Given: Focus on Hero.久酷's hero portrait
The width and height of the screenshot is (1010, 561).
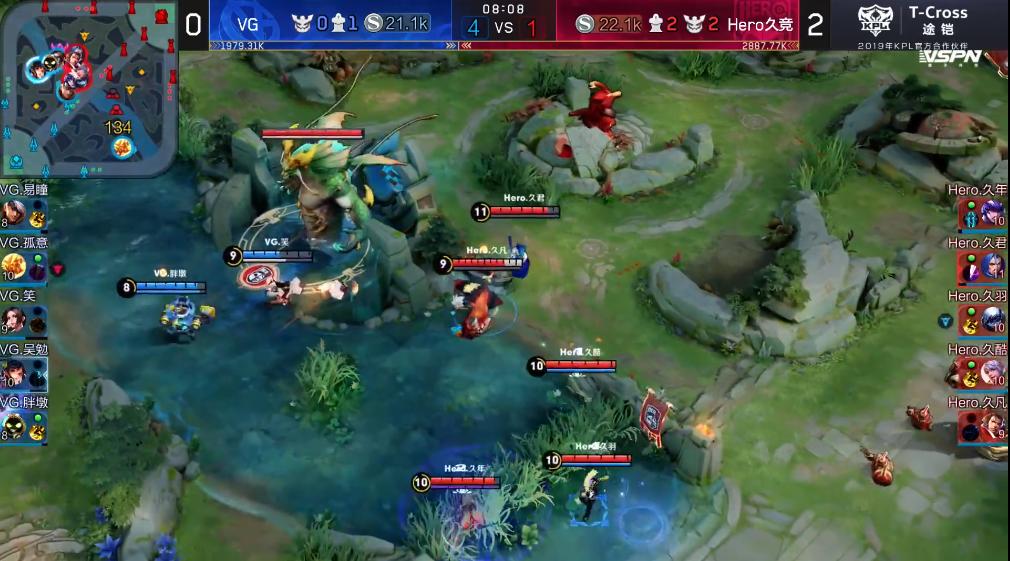Looking at the screenshot, I should (995, 374).
